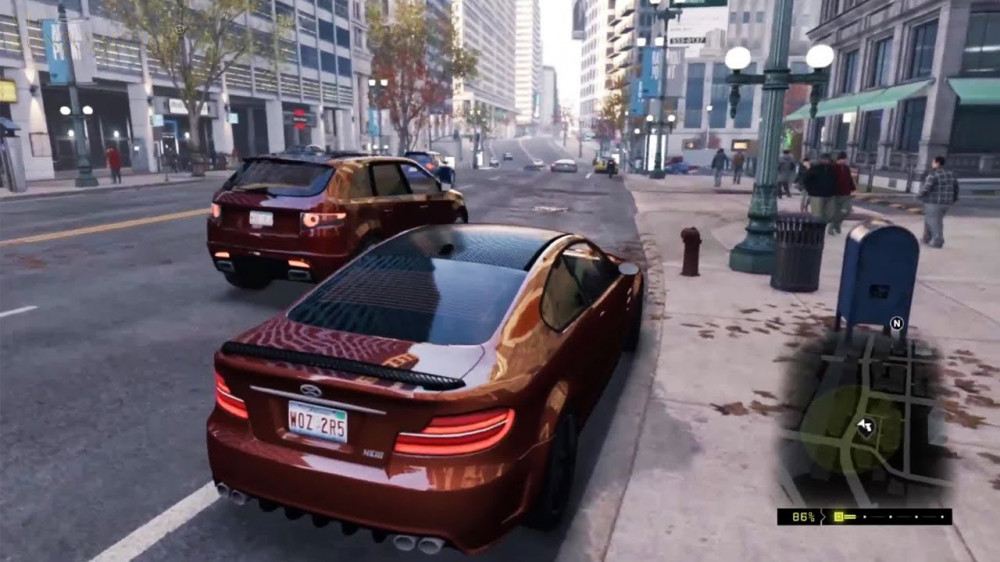1000x562 pixels.
Task: Click the minimap's north compass marker
Action: (x=896, y=324)
